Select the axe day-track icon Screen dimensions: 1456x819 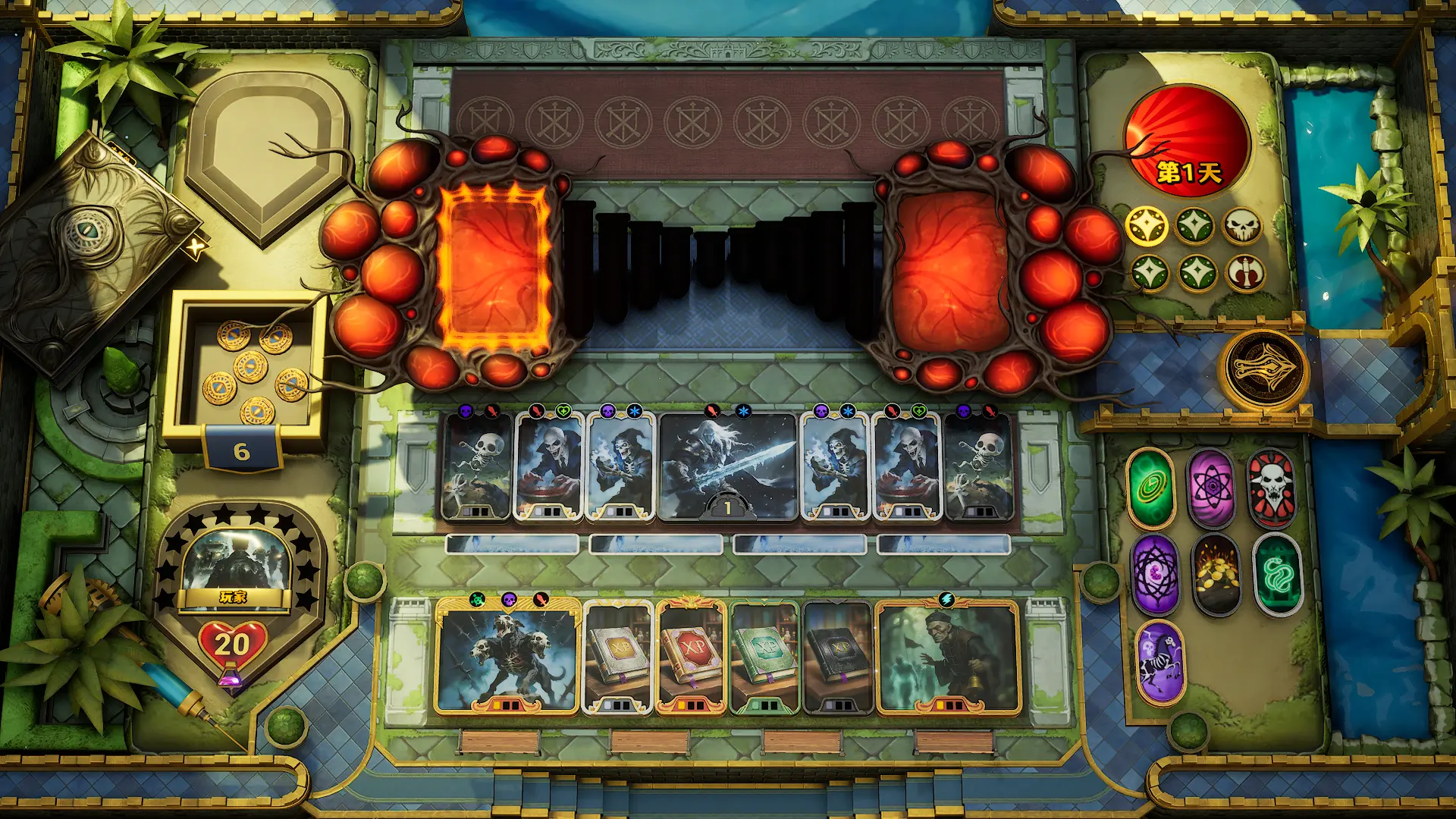point(1244,273)
